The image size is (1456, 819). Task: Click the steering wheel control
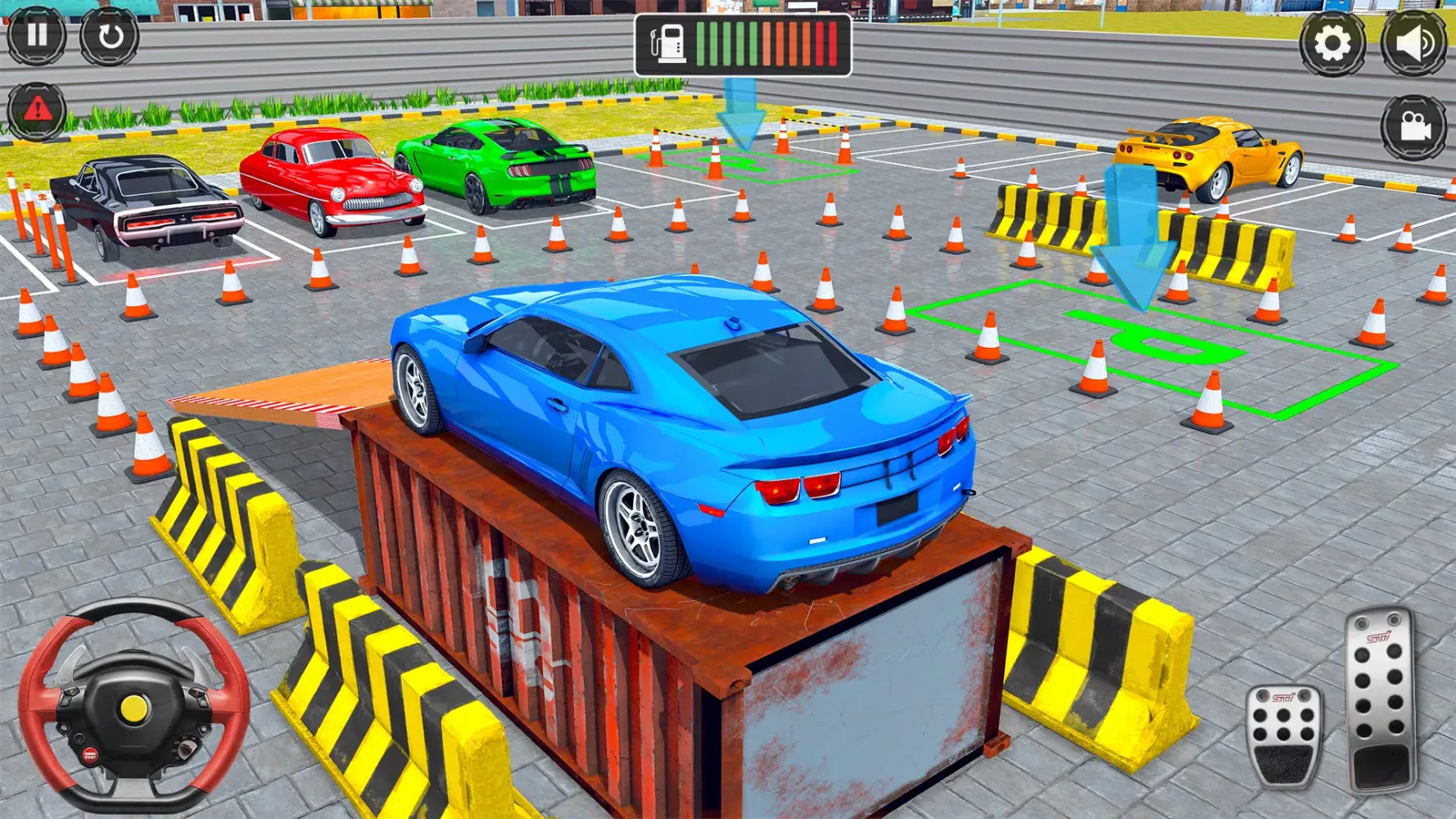133,705
